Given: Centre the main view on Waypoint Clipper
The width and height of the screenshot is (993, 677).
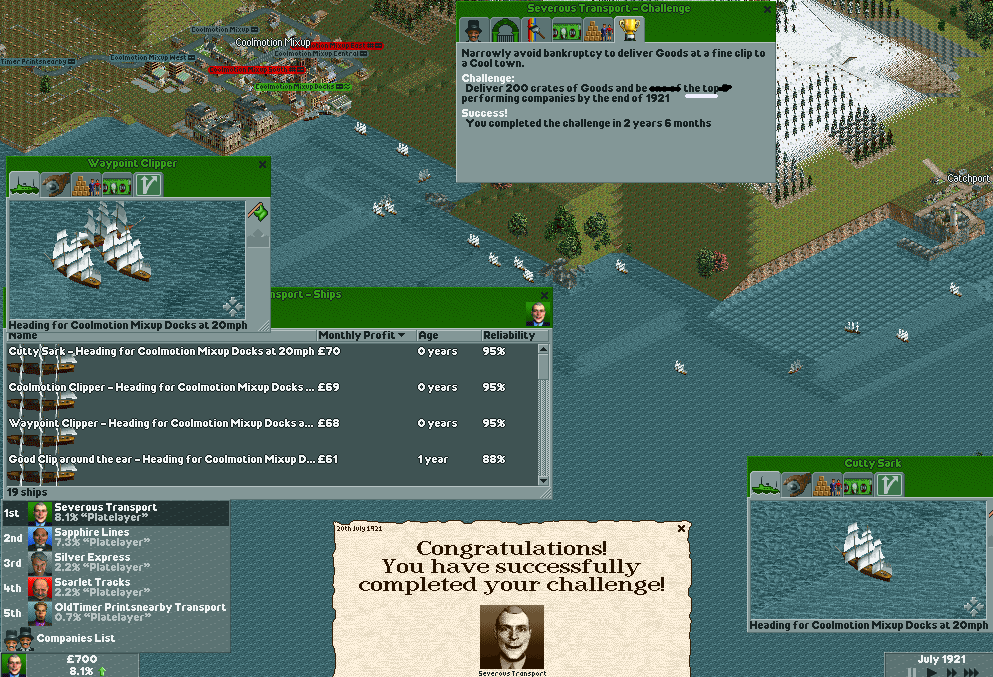Looking at the screenshot, I should pos(232,306).
